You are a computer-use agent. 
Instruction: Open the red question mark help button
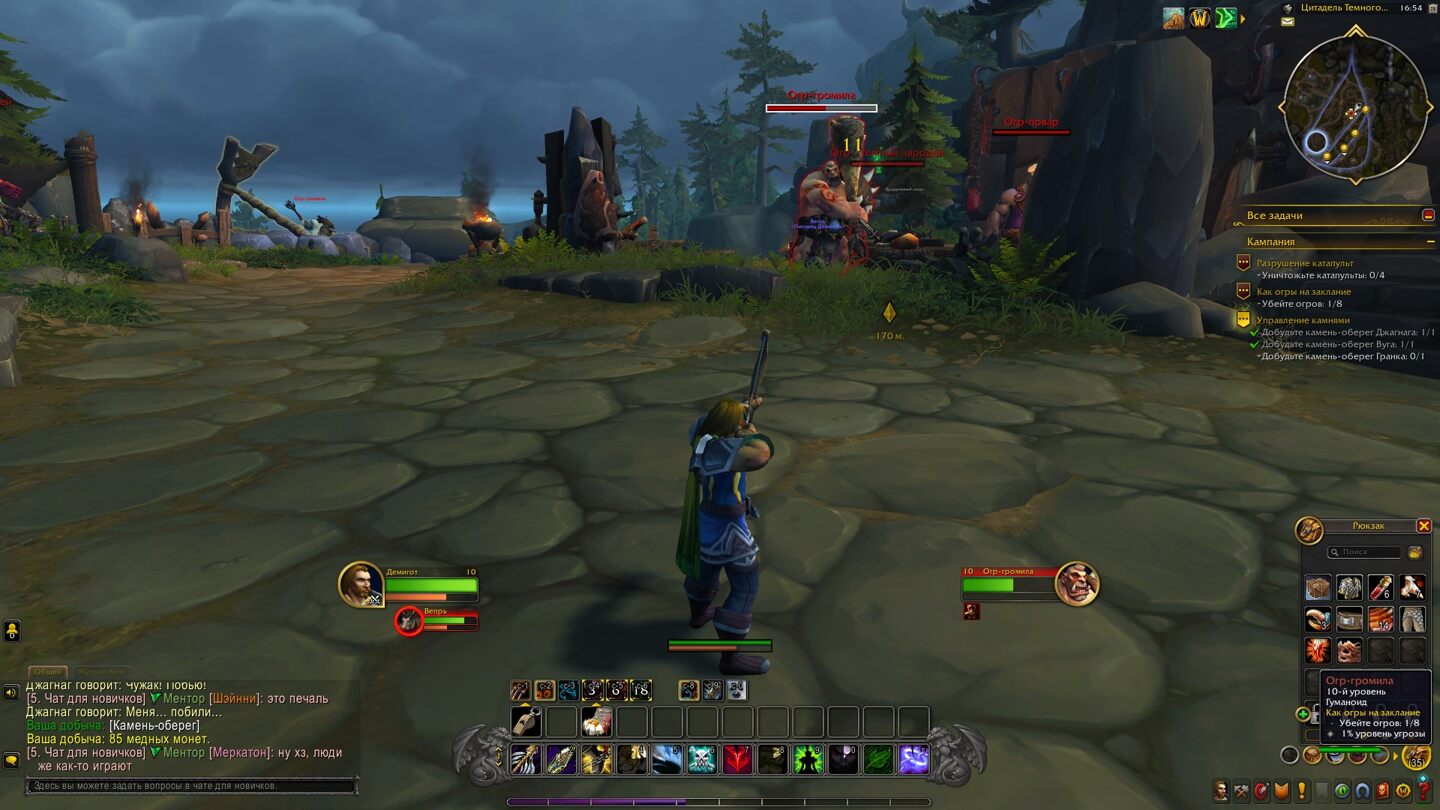click(x=1424, y=791)
